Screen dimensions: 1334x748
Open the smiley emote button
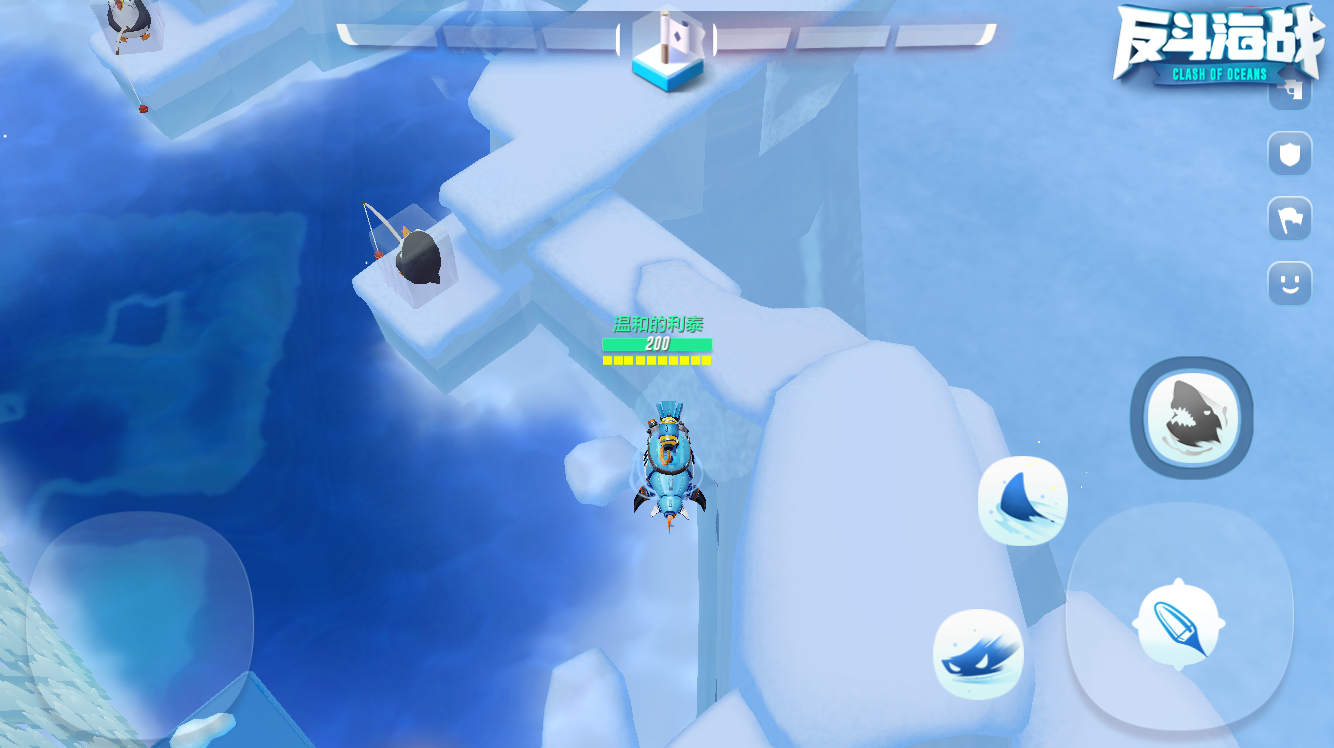coord(1290,283)
